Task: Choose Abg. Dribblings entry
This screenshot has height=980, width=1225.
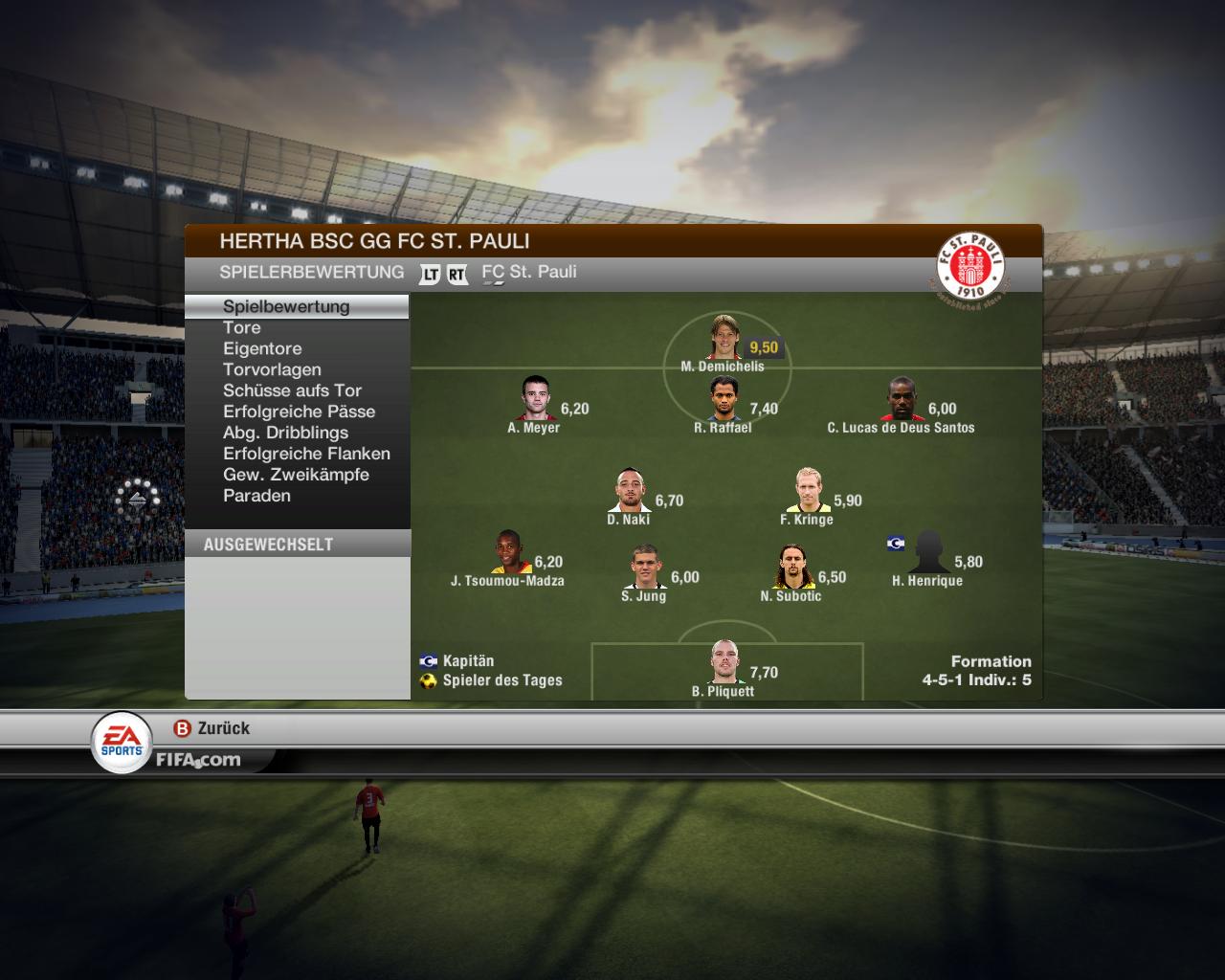Action: [x=285, y=433]
